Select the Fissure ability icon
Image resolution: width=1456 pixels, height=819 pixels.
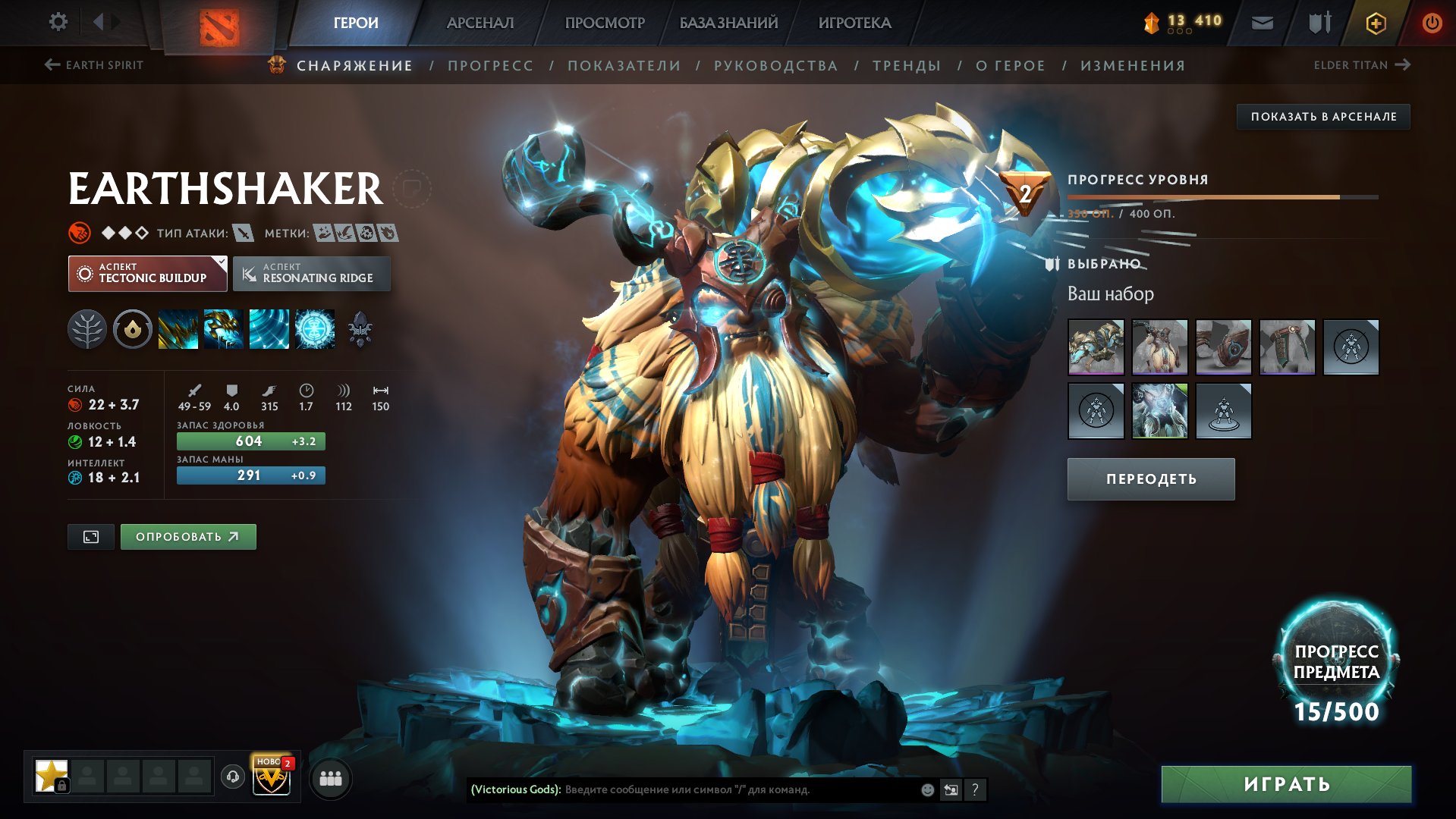click(178, 329)
